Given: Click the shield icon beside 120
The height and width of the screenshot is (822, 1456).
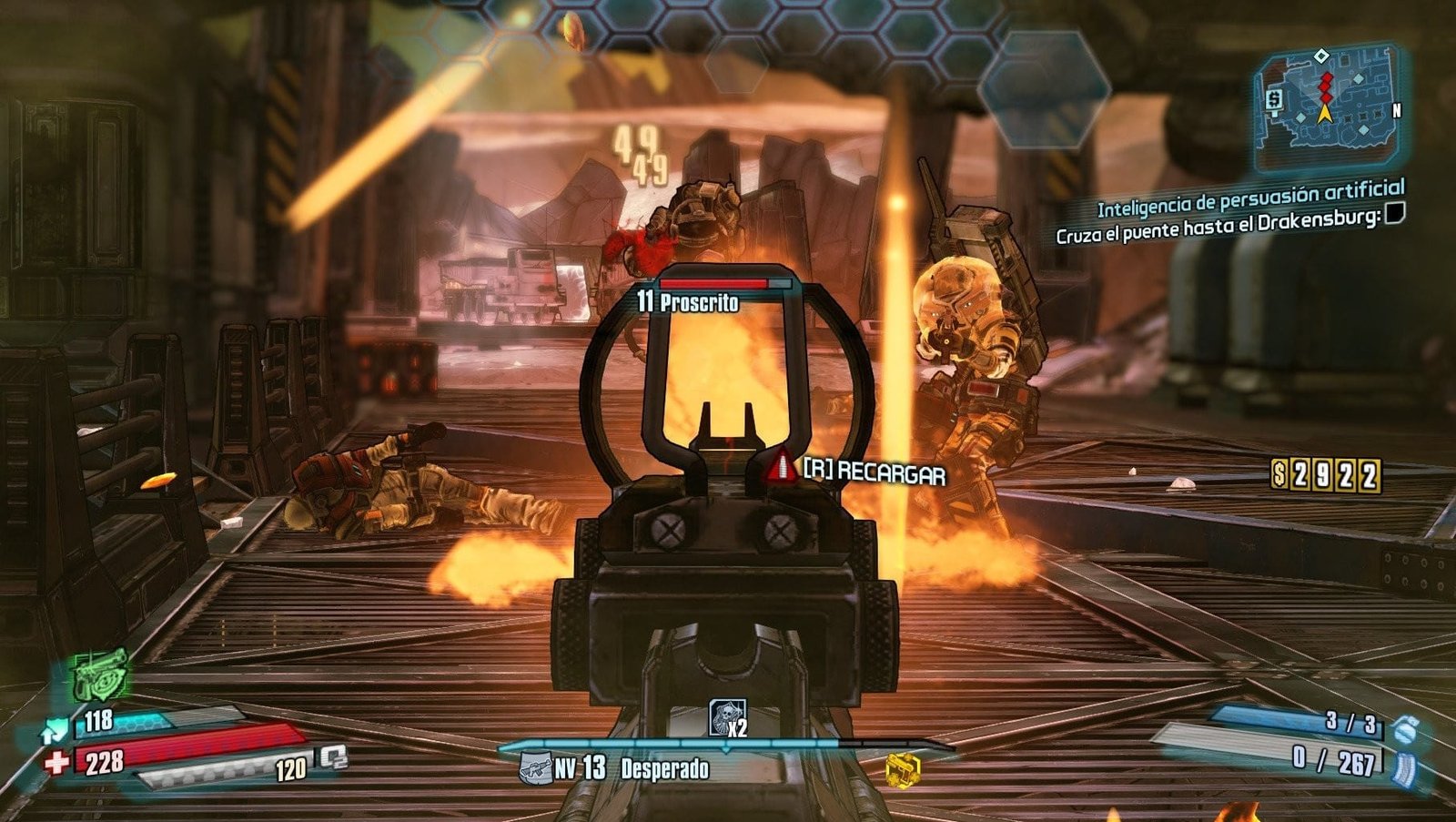Looking at the screenshot, I should (x=333, y=758).
